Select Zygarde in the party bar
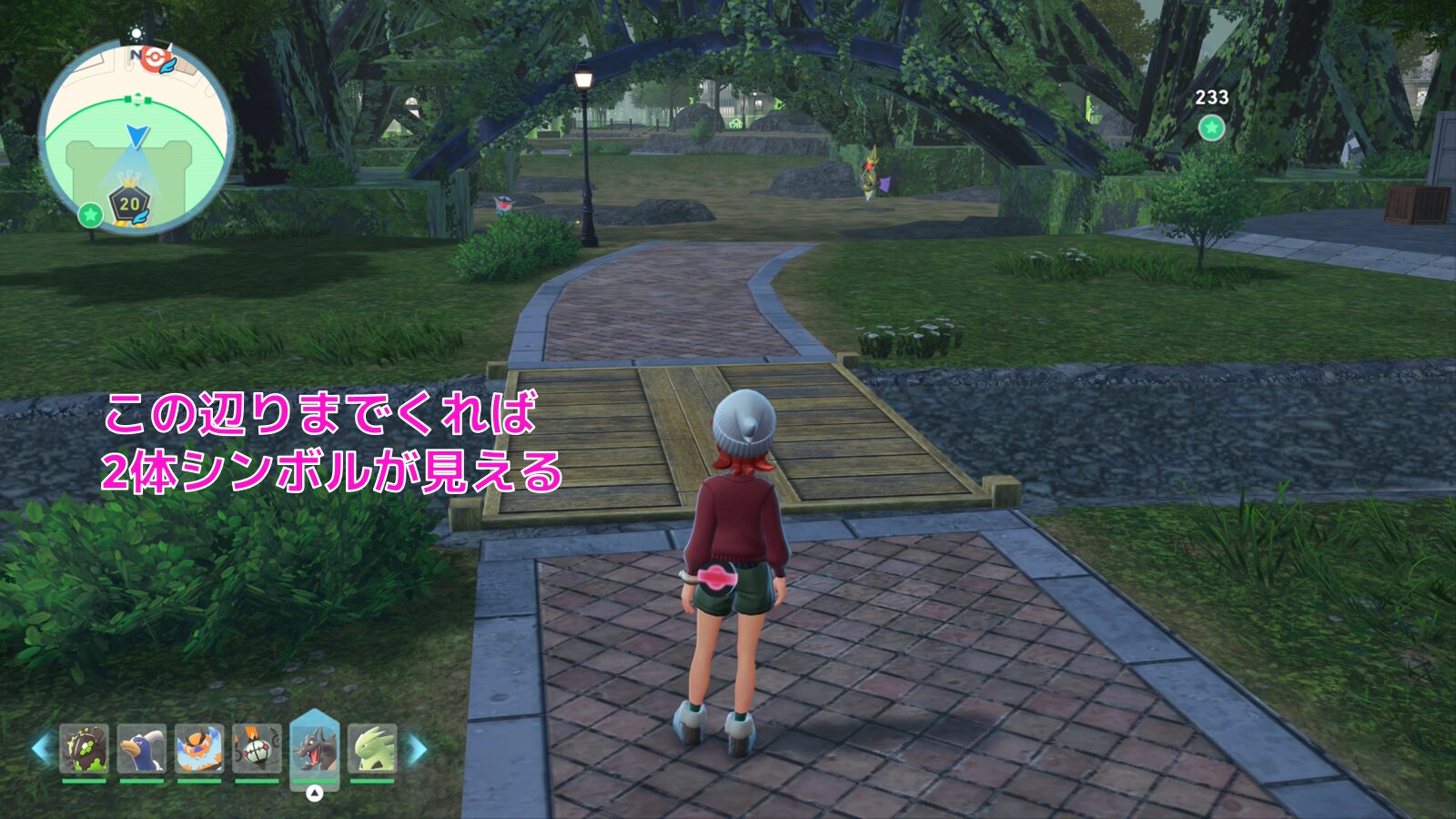Viewport: 1456px width, 819px height. [x=85, y=748]
